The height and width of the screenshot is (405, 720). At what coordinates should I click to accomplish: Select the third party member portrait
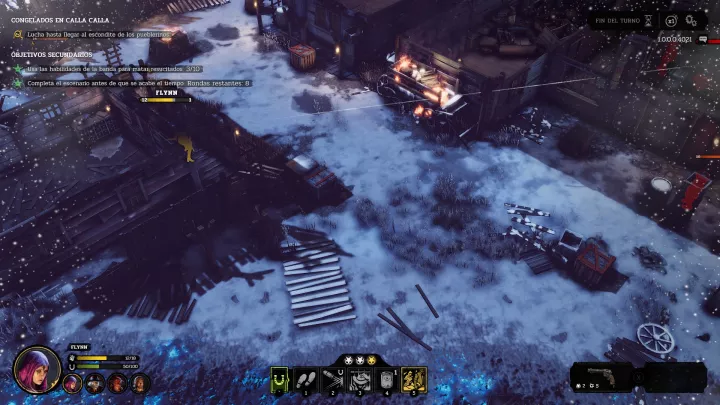click(117, 383)
